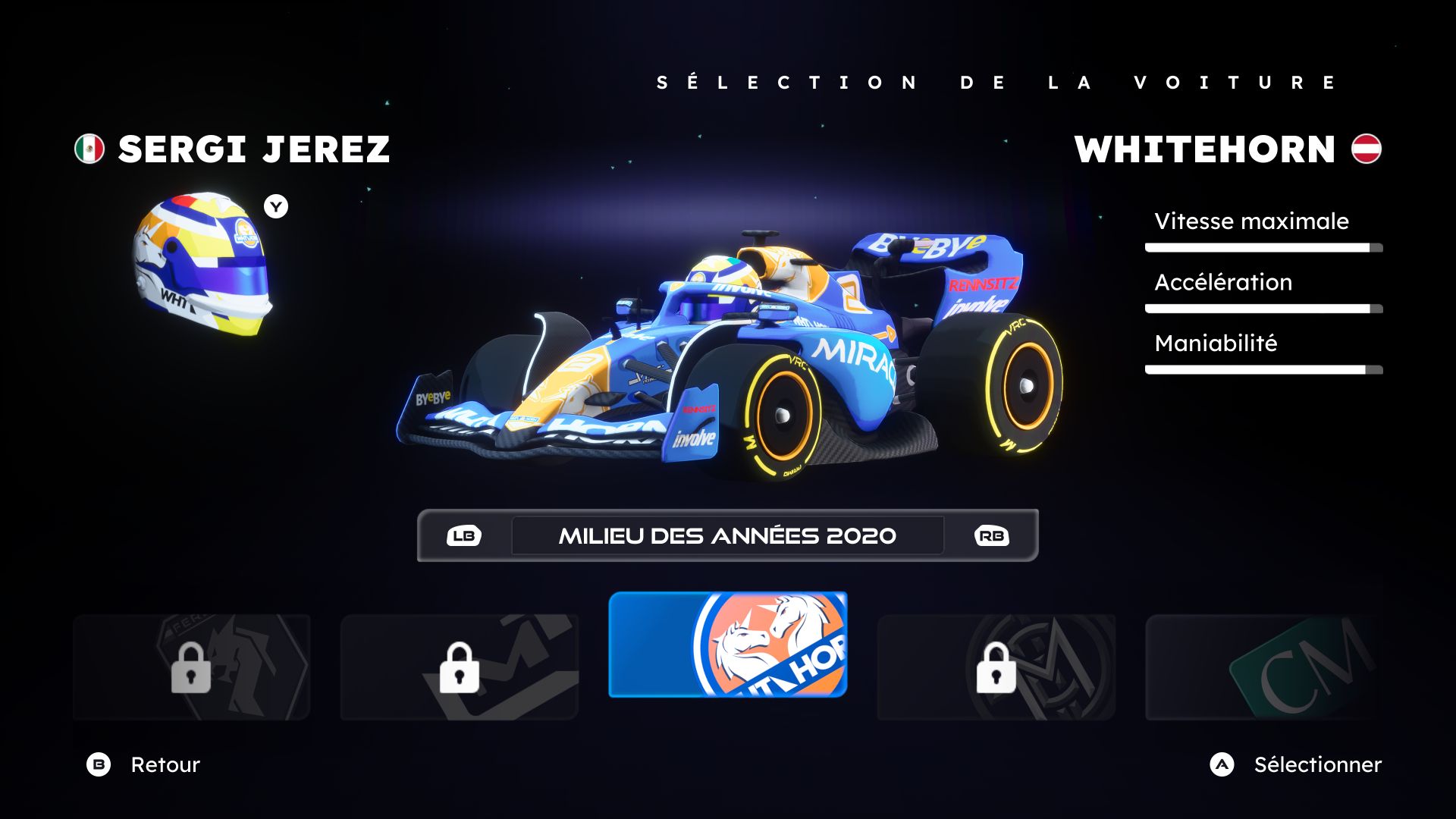The height and width of the screenshot is (819, 1456).
Task: Choose the locked team with M emblem
Action: [x=996, y=667]
